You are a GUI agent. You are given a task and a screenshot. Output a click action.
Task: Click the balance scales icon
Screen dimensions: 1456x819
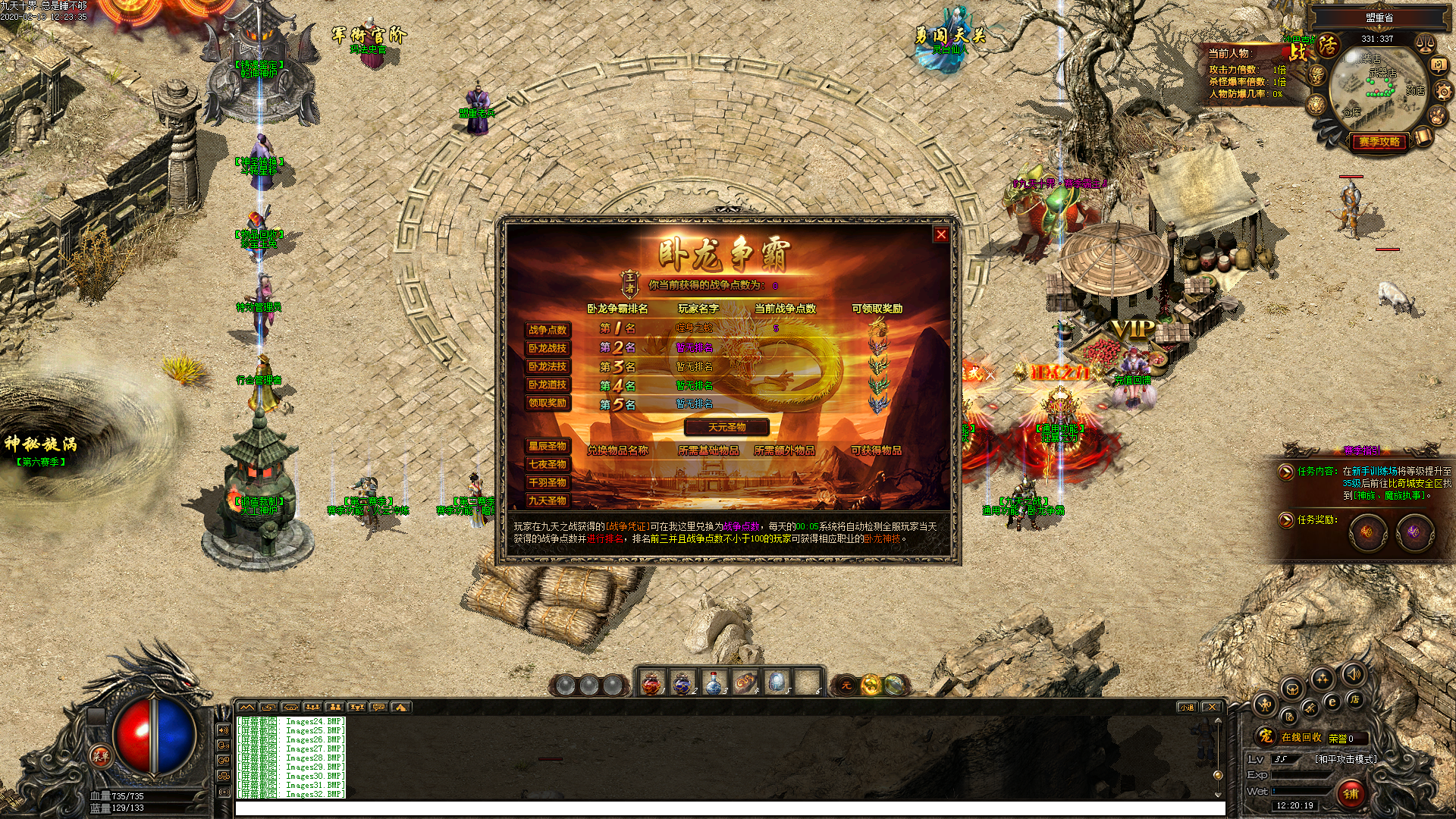click(x=1425, y=44)
